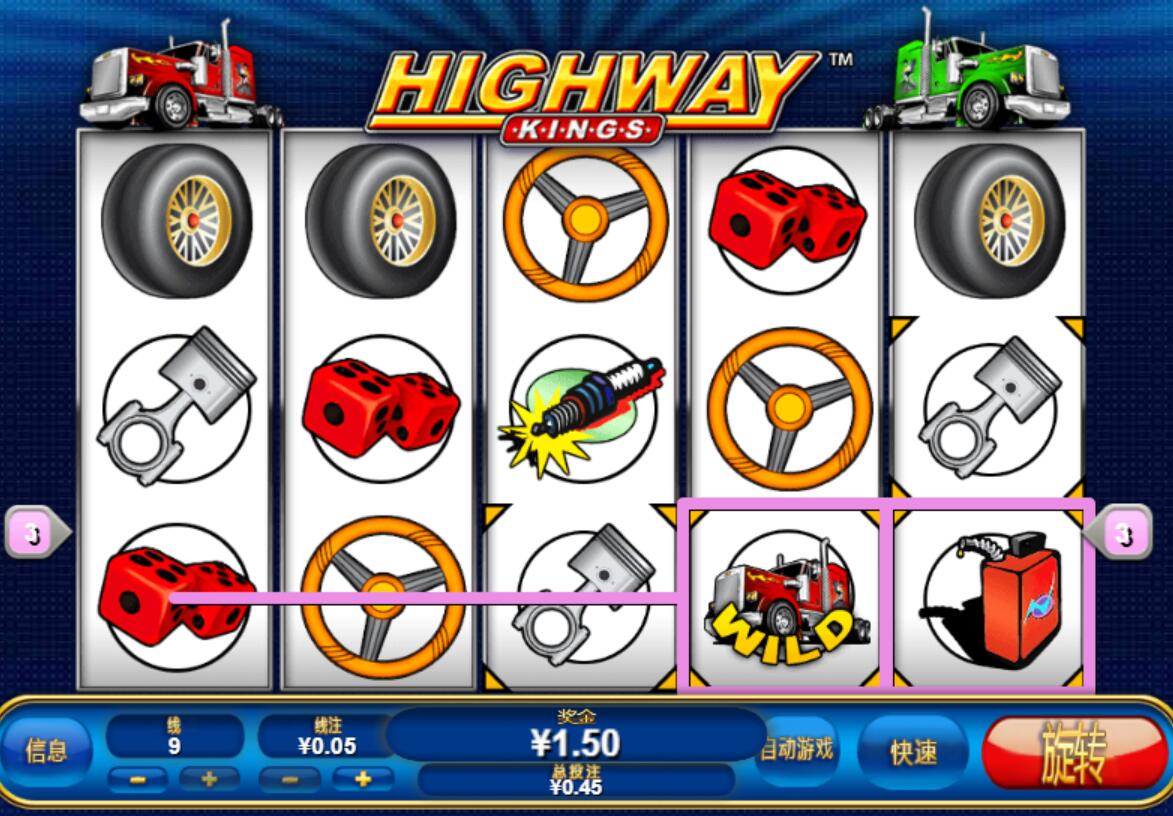Raise the line bet (线注) amount
Viewport: 1173px width, 816px height.
[x=361, y=780]
